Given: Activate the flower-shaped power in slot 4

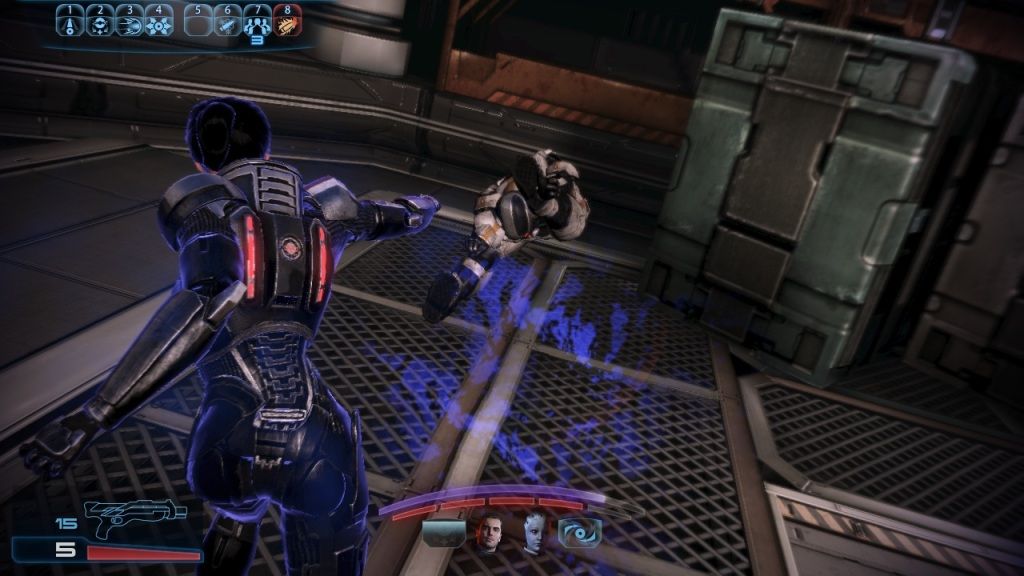Looking at the screenshot, I should coord(158,20).
